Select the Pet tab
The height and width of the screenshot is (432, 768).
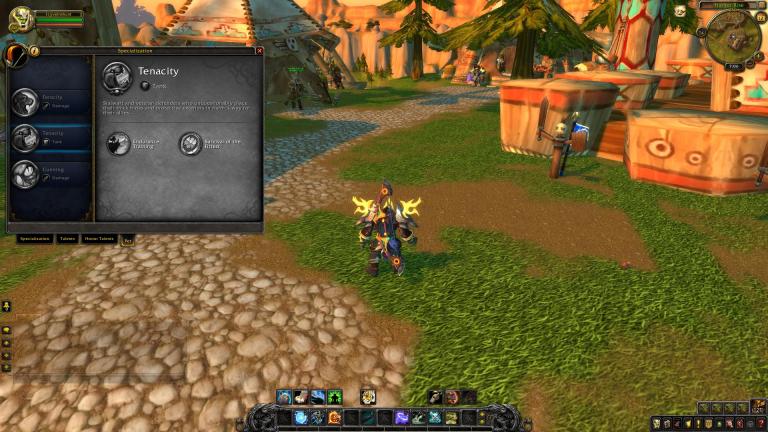pyautogui.click(x=127, y=239)
